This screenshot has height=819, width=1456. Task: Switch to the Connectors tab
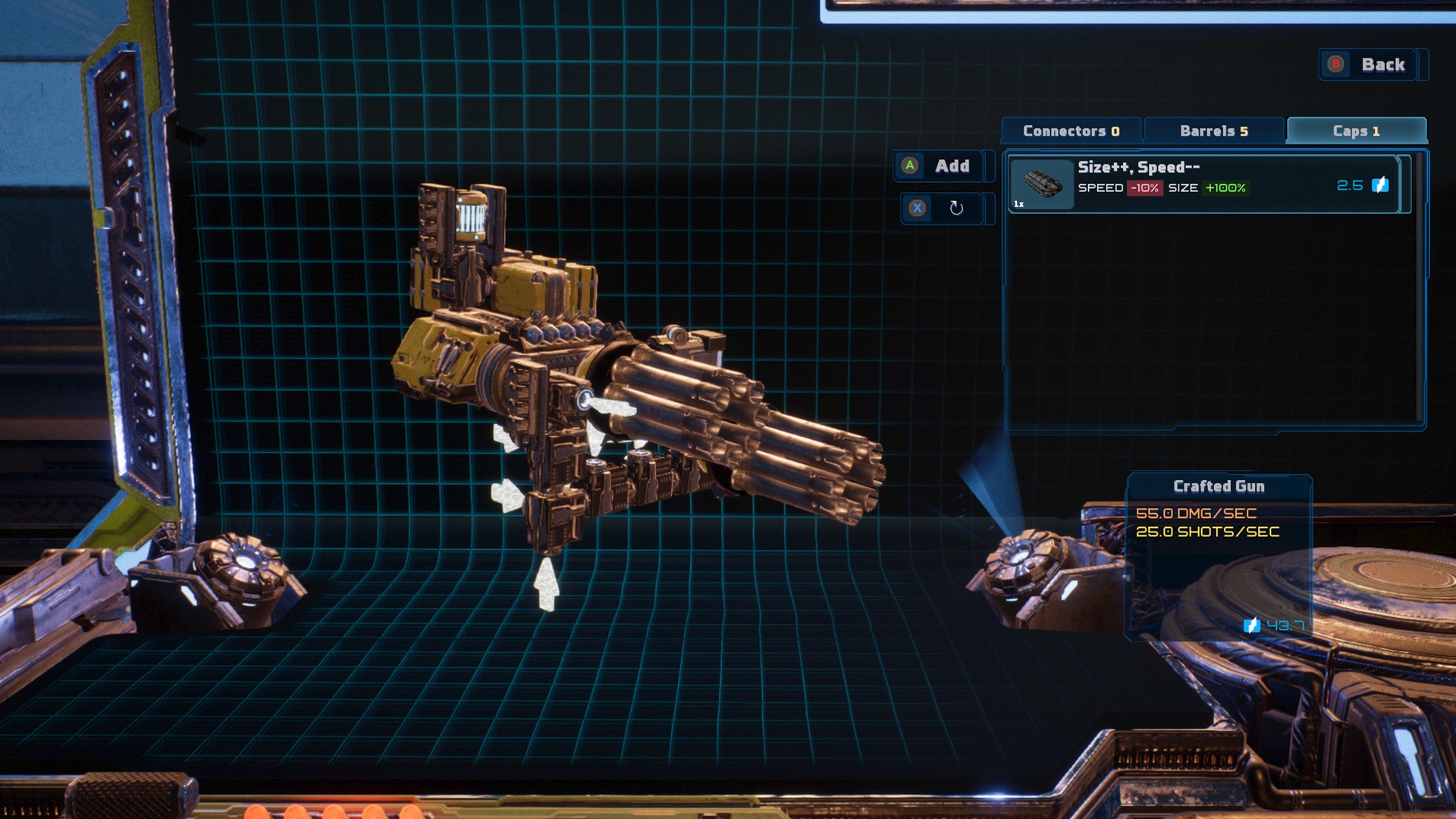1071,131
